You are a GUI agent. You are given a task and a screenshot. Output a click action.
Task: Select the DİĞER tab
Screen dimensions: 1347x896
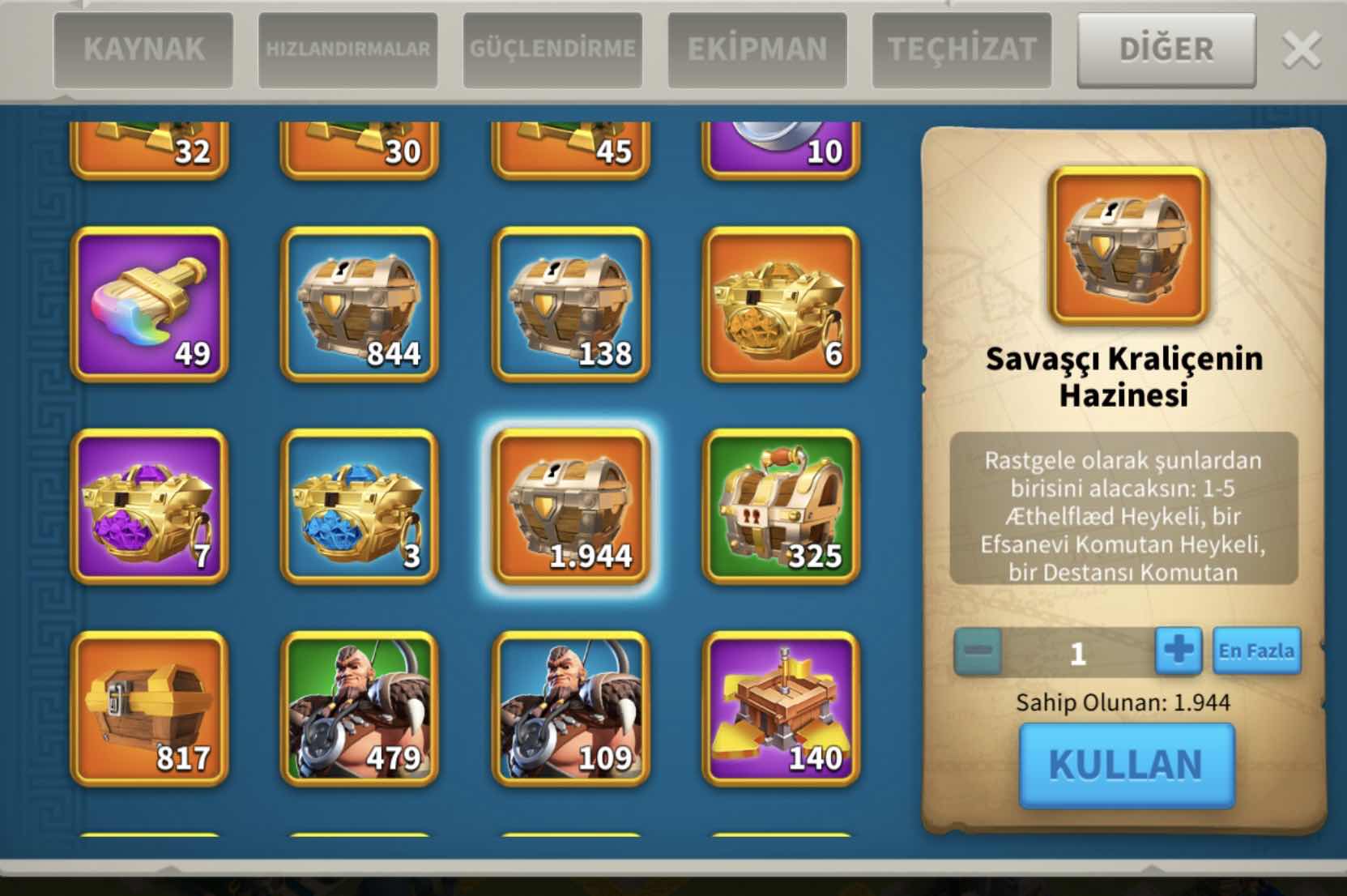(x=1166, y=49)
